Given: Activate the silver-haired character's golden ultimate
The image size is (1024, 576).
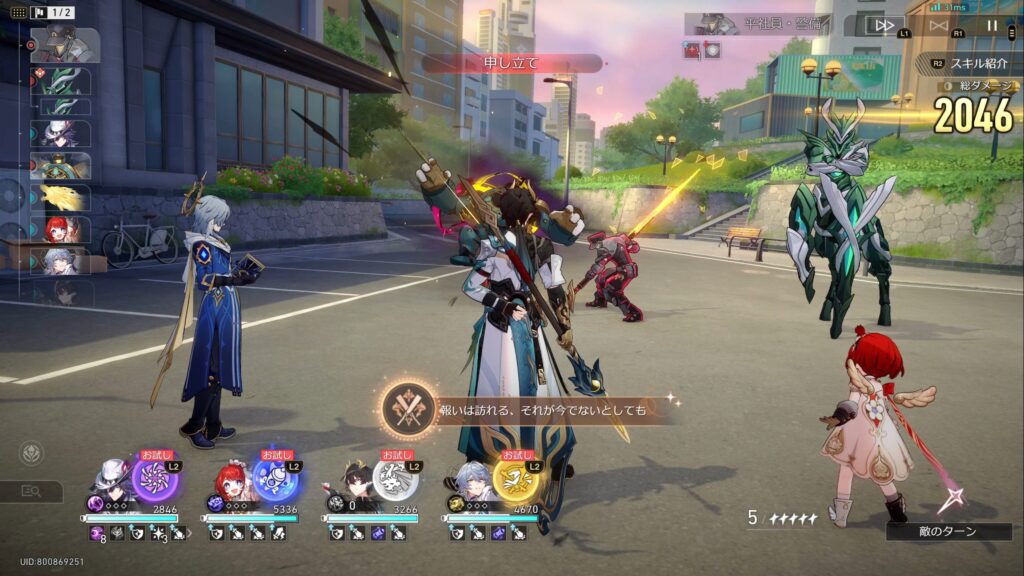Looking at the screenshot, I should pos(517,480).
